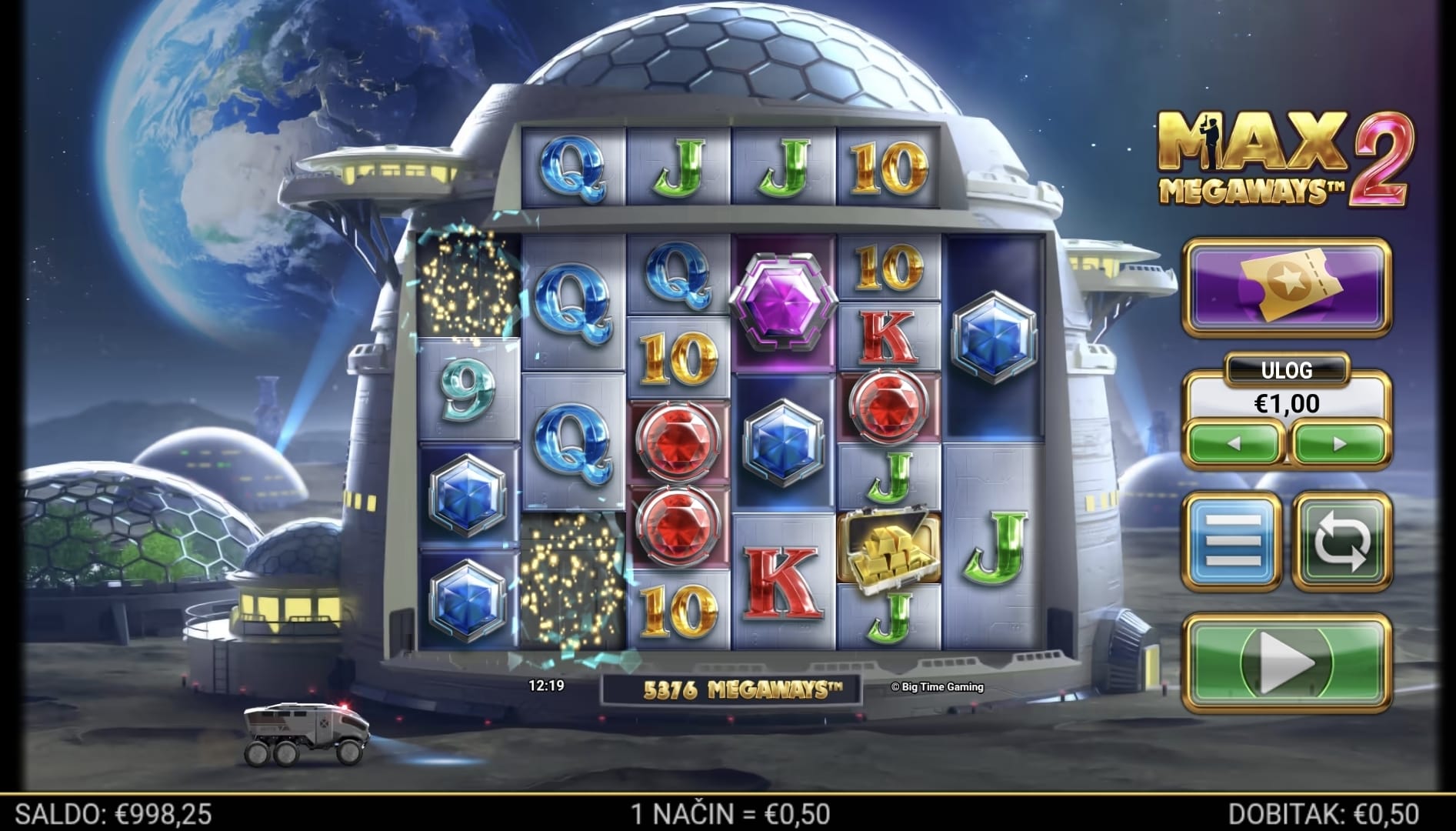1456x831 pixels.
Task: Open the golden ticket feature buy
Action: click(x=1287, y=287)
